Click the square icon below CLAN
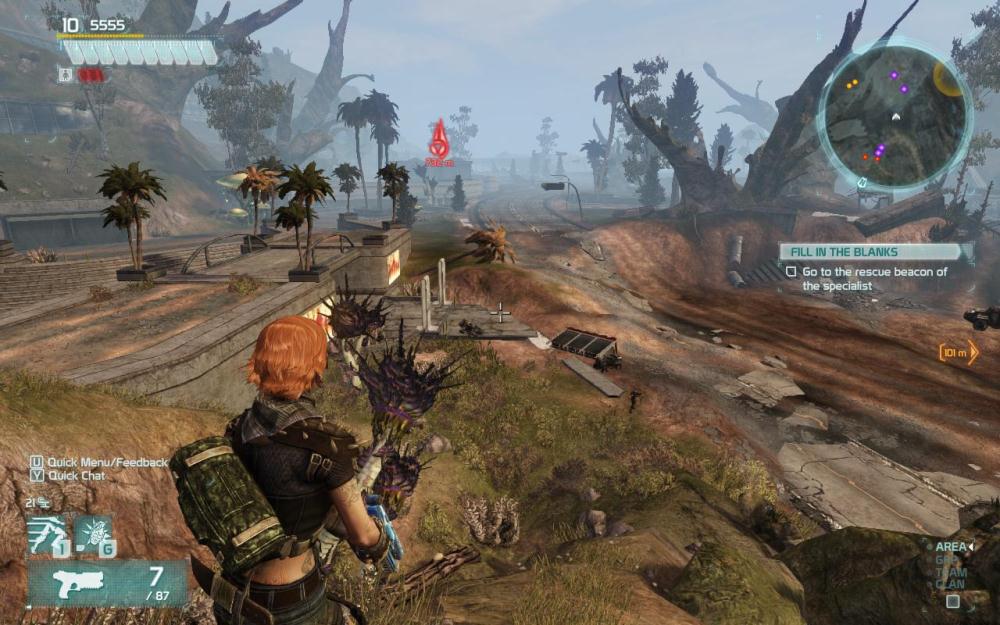Viewport: 1000px width, 625px height. (952, 602)
